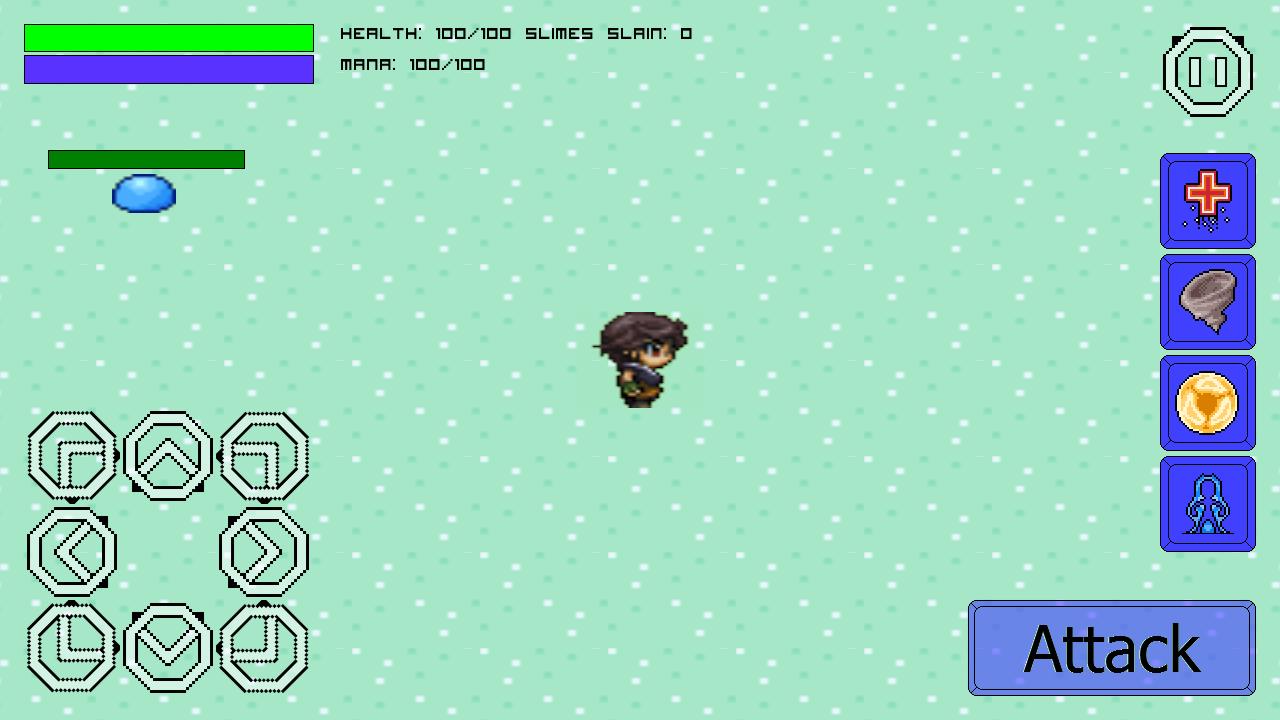
Task: Tap the upper-right diagonal movement arrow
Action: click(x=263, y=456)
